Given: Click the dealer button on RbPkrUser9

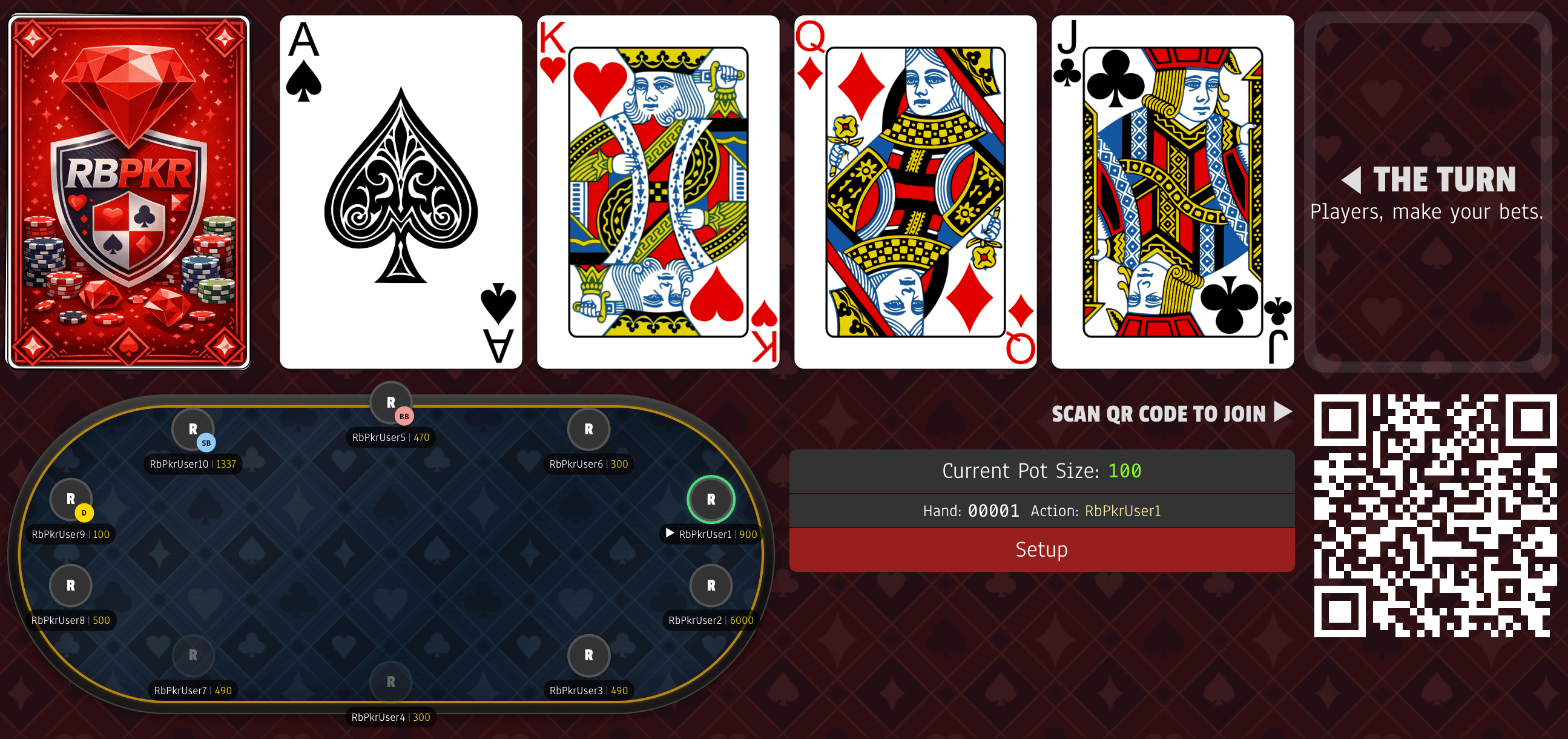Looking at the screenshot, I should point(84,513).
